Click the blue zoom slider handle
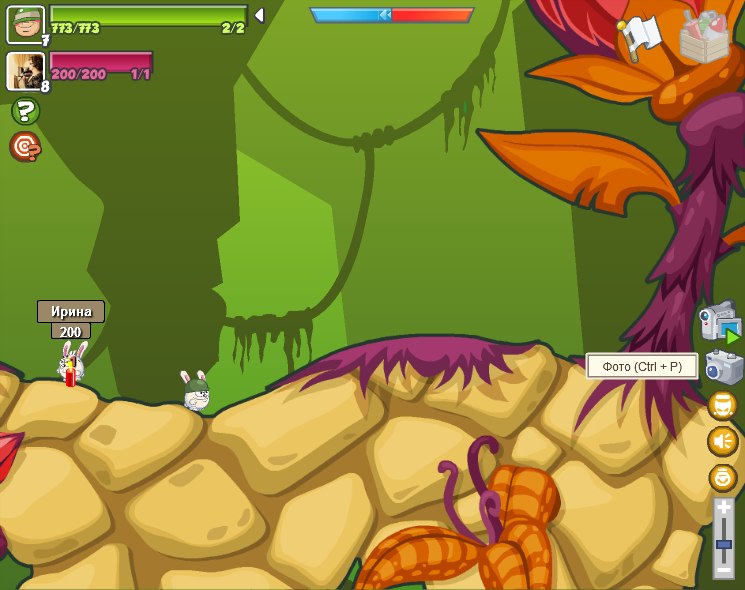 723,543
